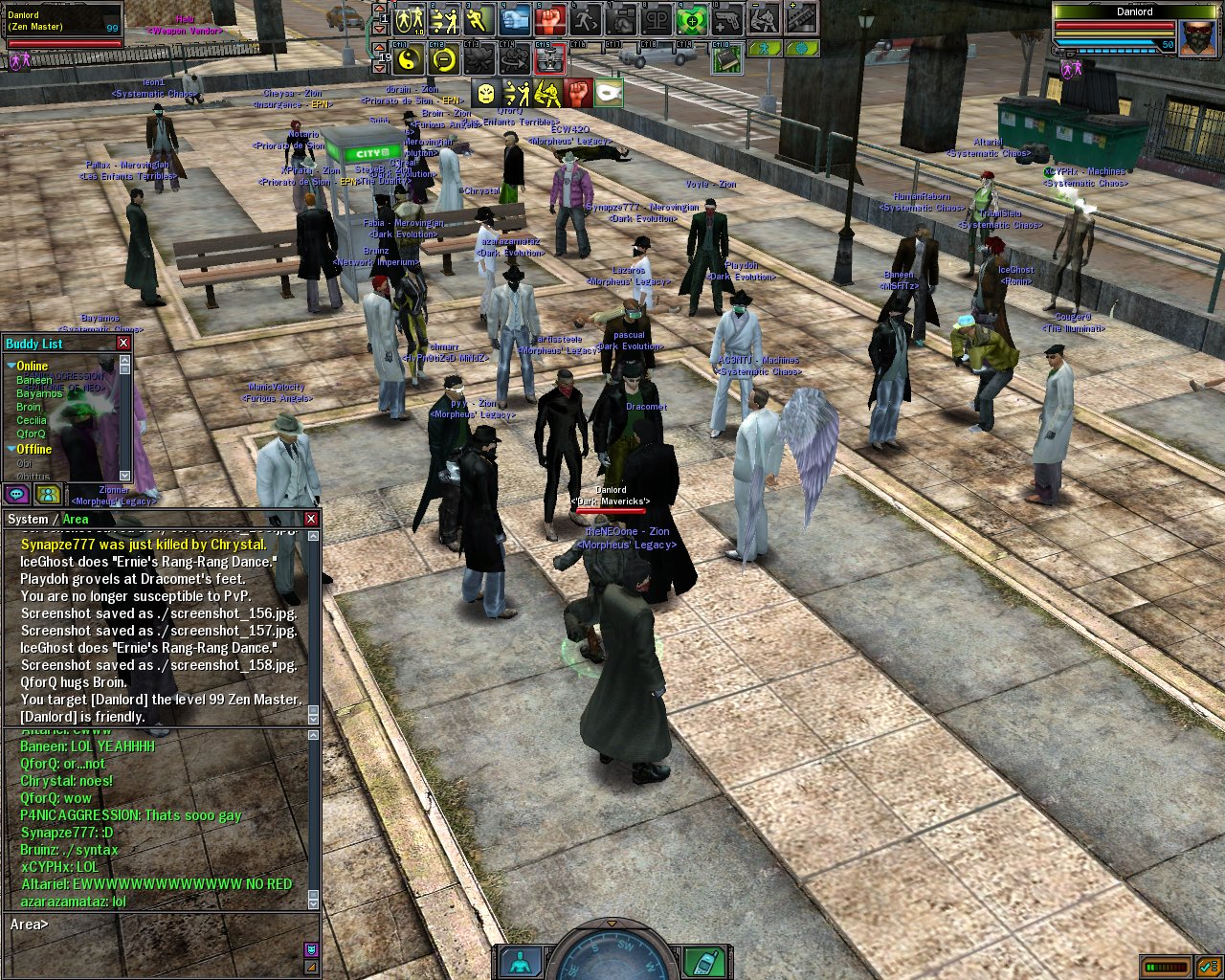Use the red fist ability in slot 5
Image resolution: width=1225 pixels, height=980 pixels.
(x=550, y=19)
